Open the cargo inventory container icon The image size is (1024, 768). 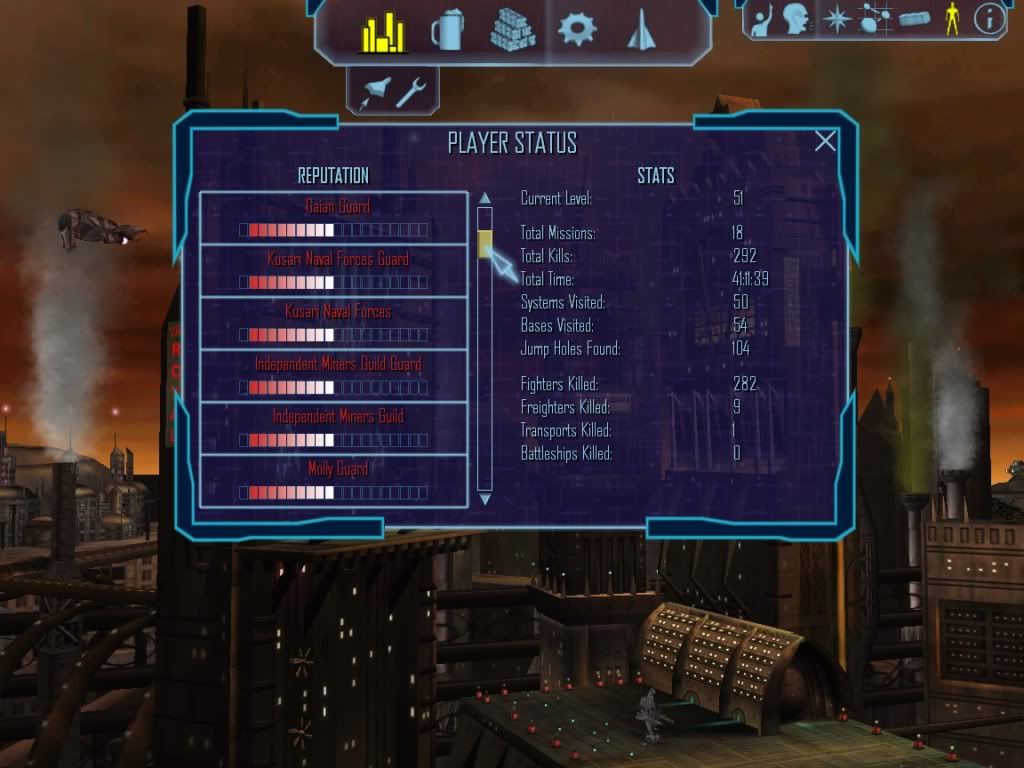tap(914, 19)
